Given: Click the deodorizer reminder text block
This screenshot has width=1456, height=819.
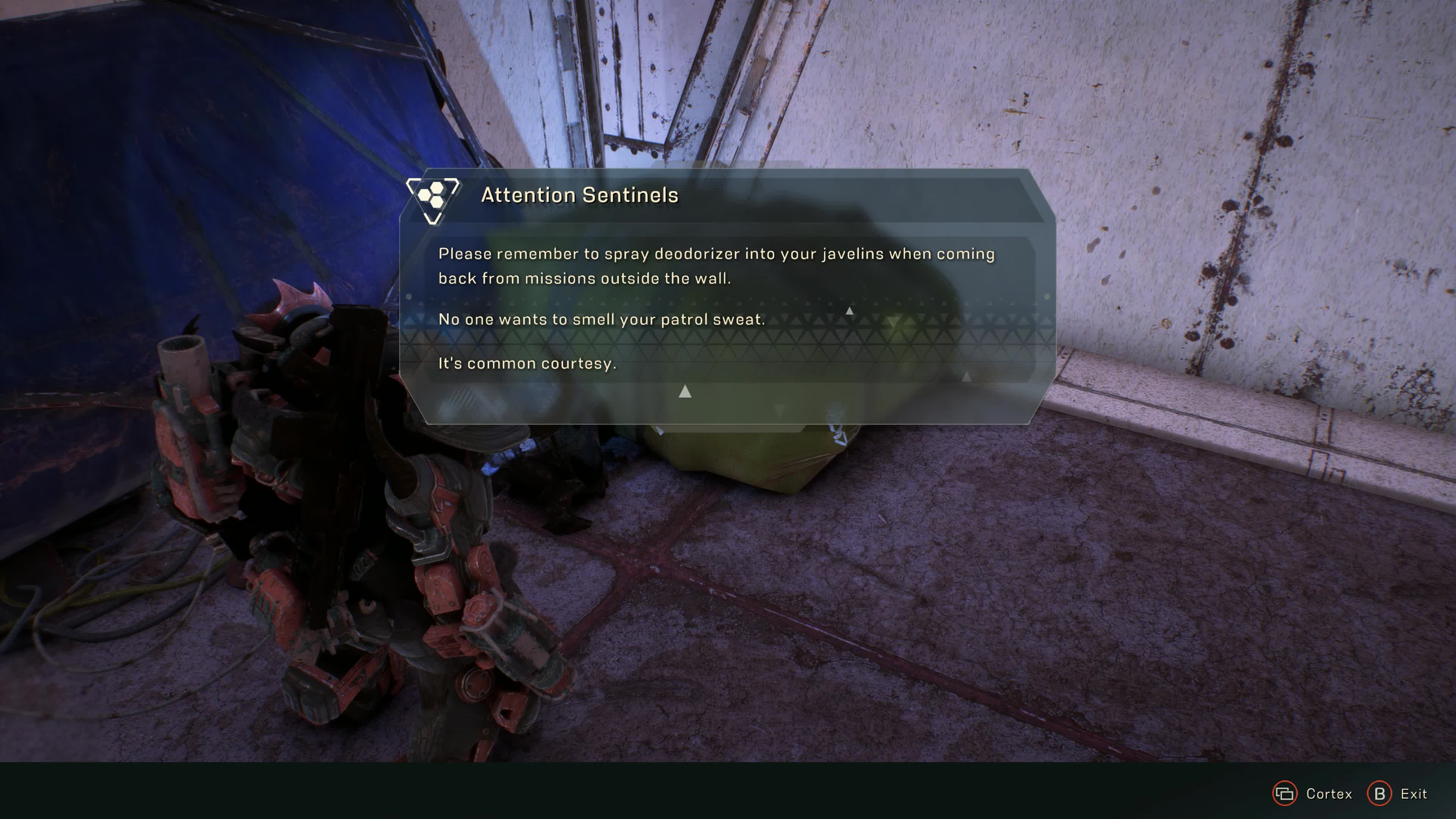Looking at the screenshot, I should [715, 266].
